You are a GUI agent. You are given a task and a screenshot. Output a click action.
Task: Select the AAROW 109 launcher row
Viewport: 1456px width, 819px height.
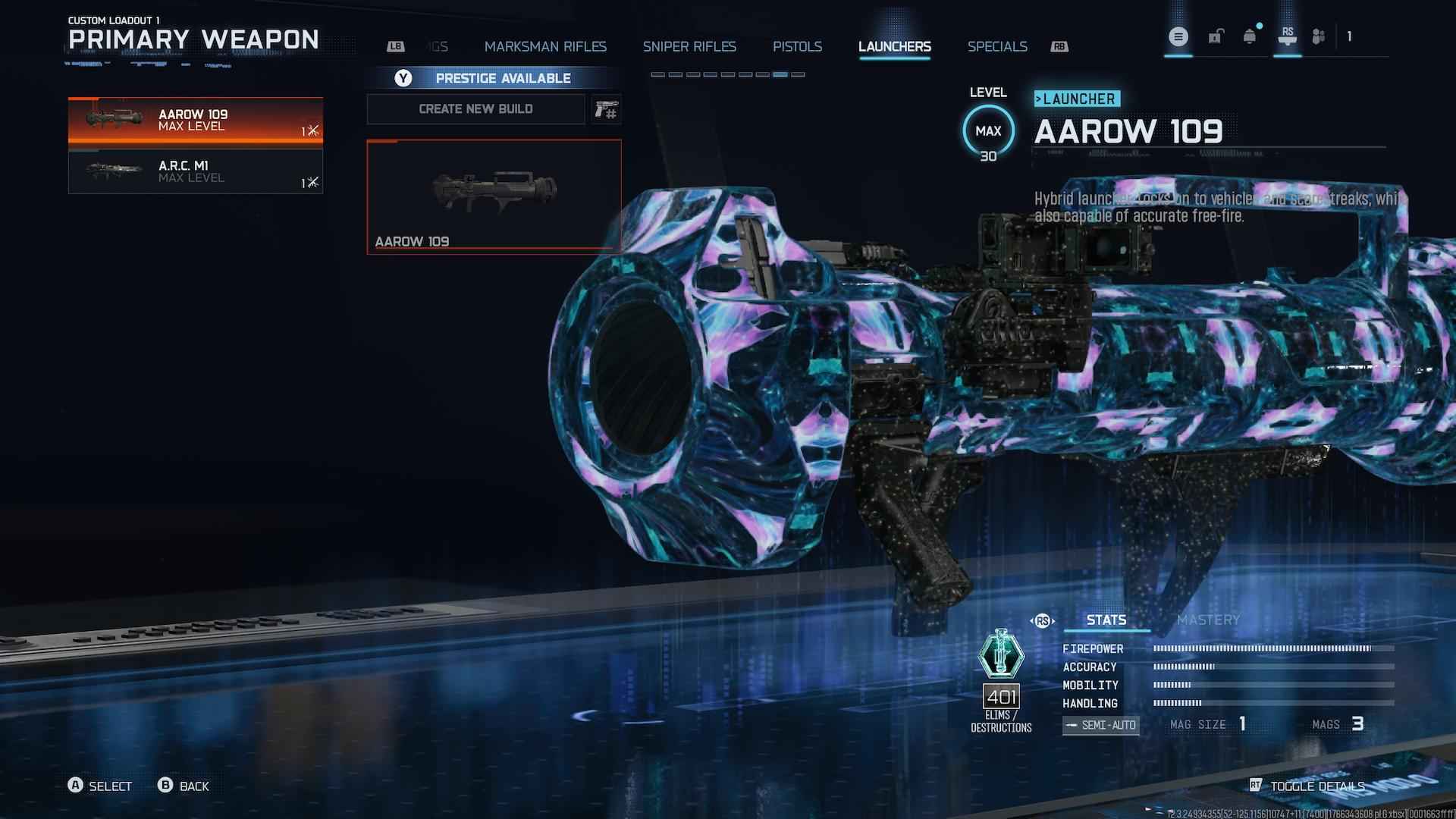[195, 120]
